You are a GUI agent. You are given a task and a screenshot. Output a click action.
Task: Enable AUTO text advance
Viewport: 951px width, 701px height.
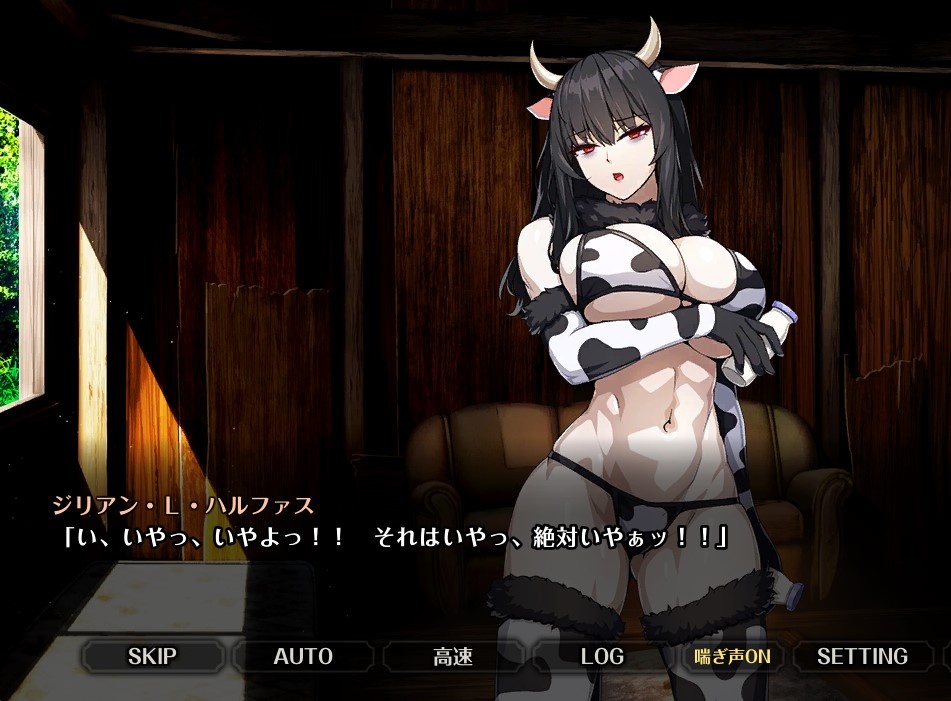(x=303, y=657)
